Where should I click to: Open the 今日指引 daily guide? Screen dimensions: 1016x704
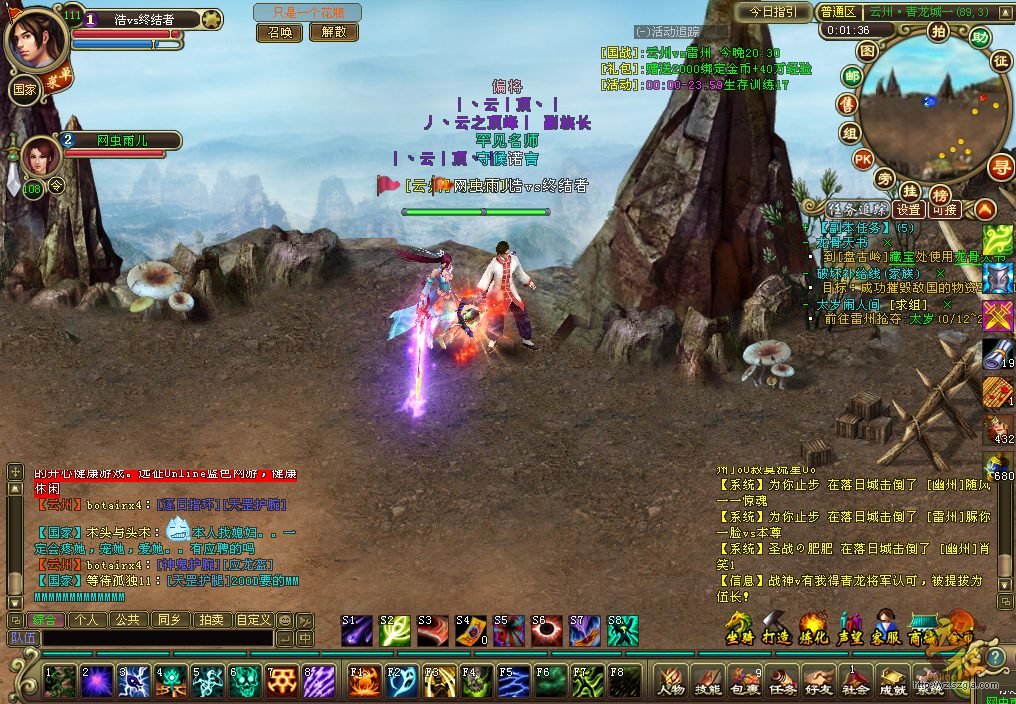773,12
